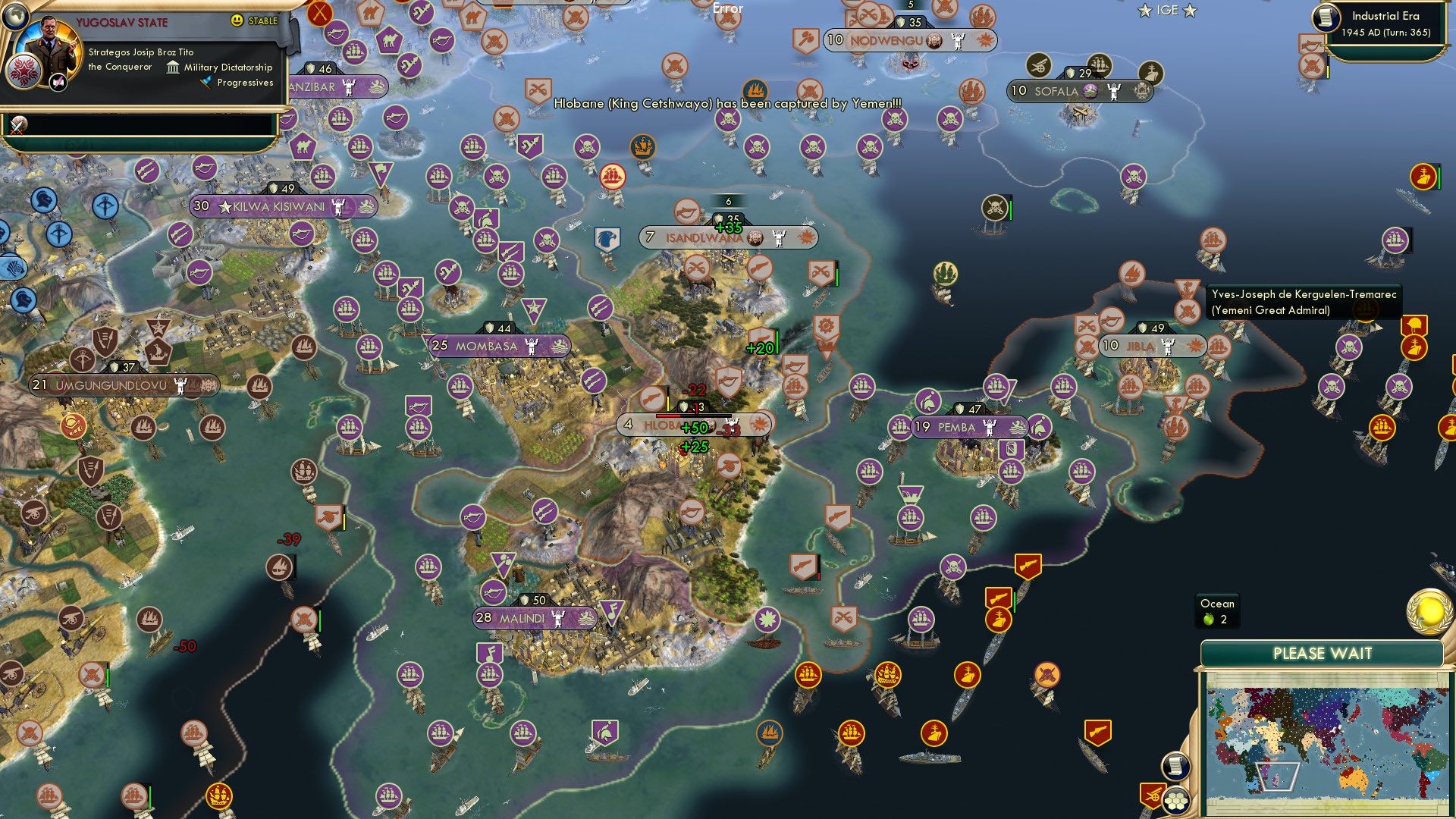Open the hexes/social policies icon near minimap
The height and width of the screenshot is (819, 1456).
[1174, 802]
